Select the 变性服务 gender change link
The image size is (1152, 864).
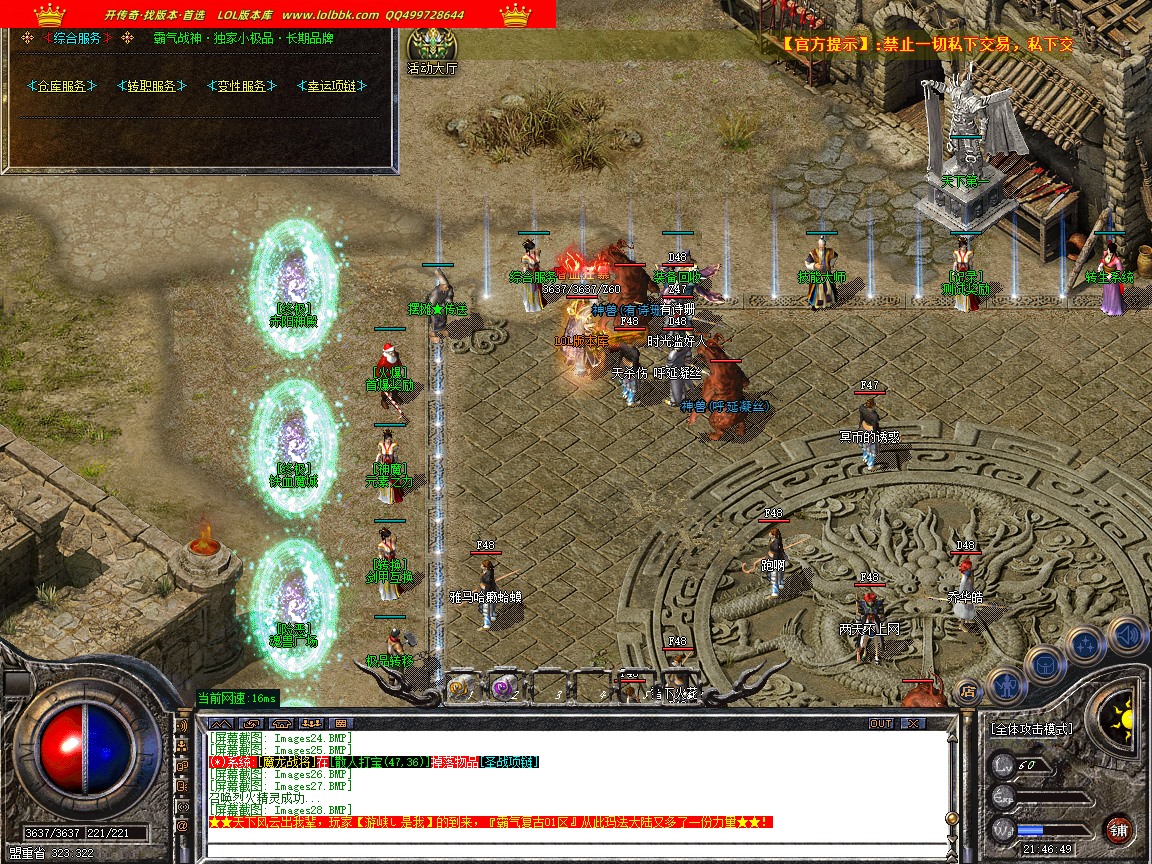click(241, 86)
